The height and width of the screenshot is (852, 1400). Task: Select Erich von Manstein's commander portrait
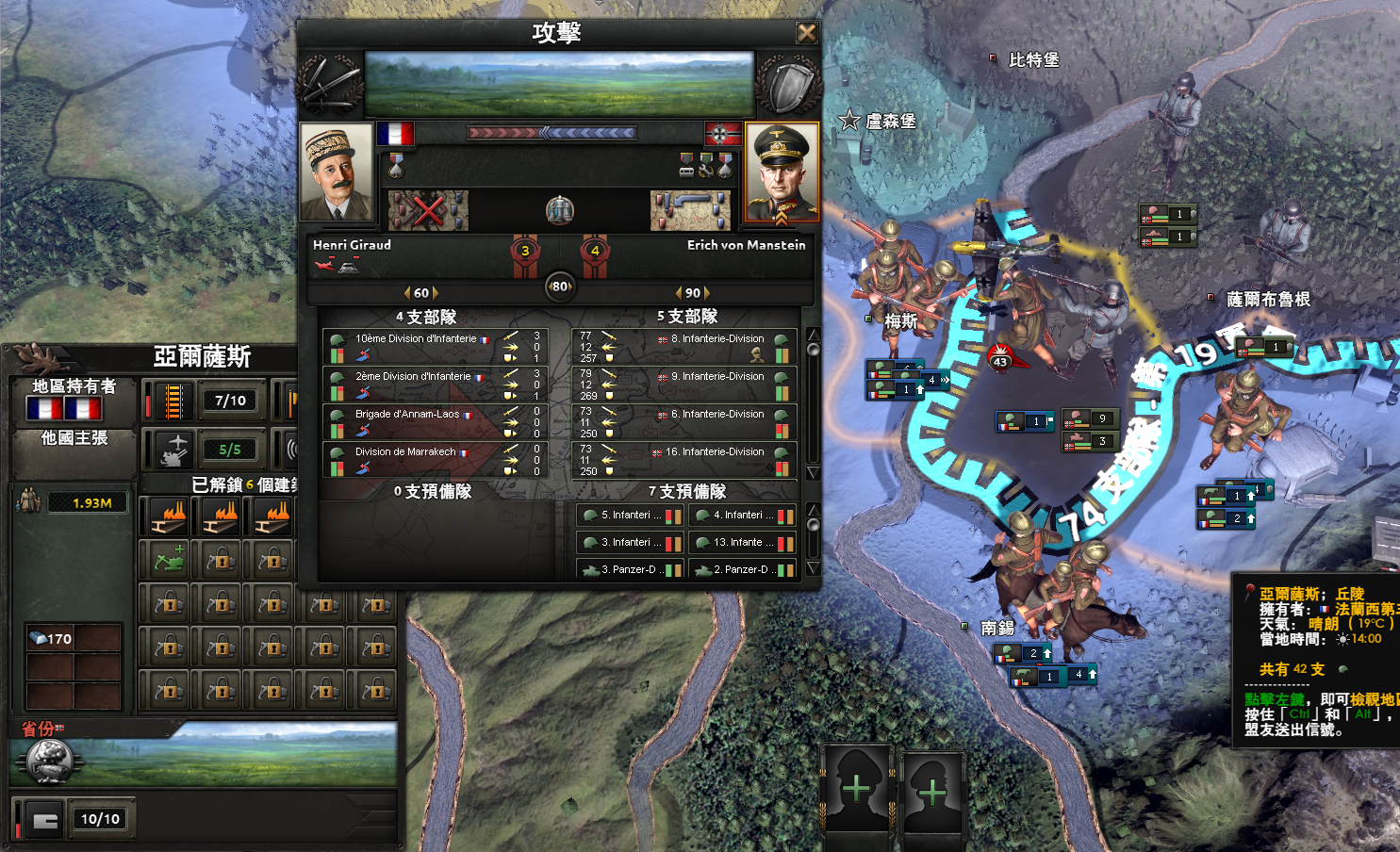[782, 173]
